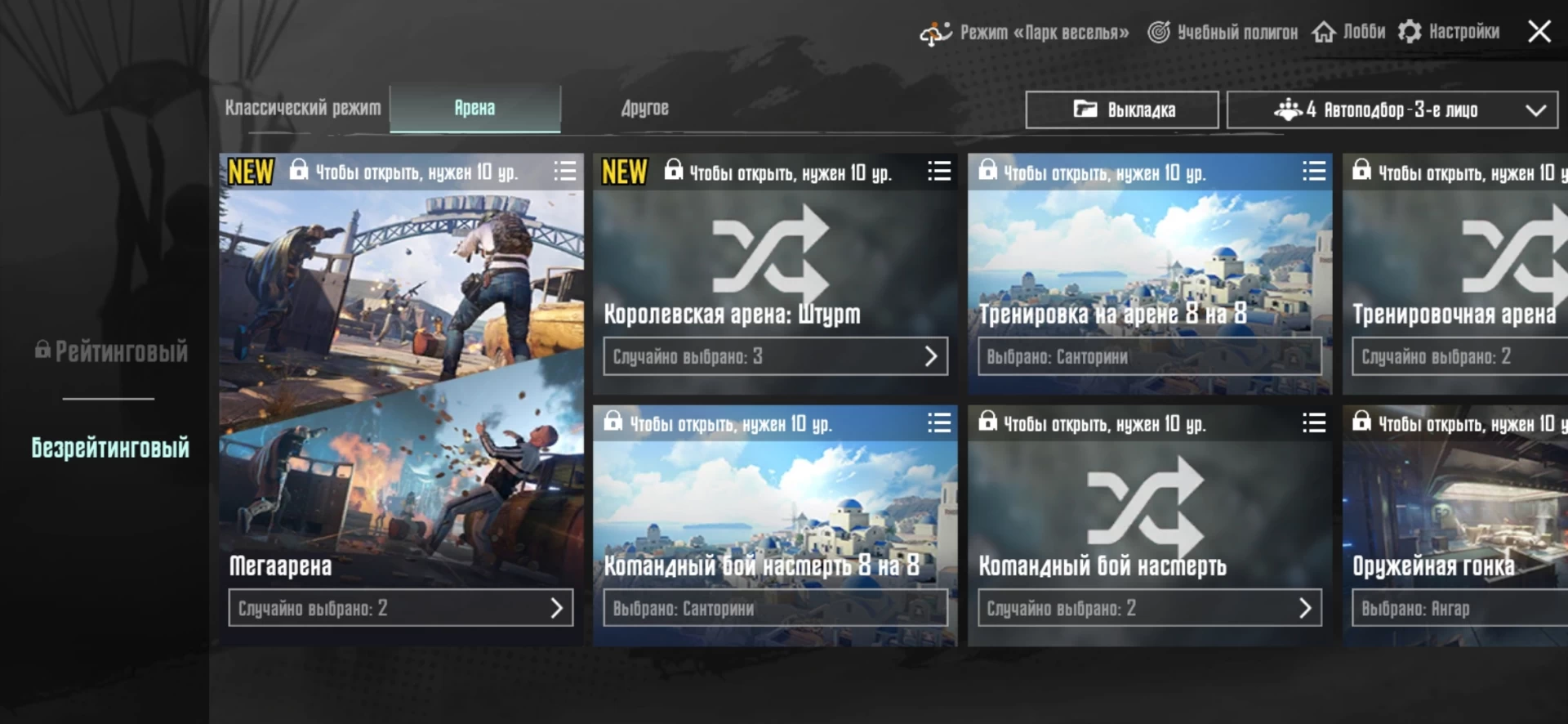This screenshot has width=1568, height=724.
Task: Open map selector under Командный бой насмерть
Action: click(1149, 608)
